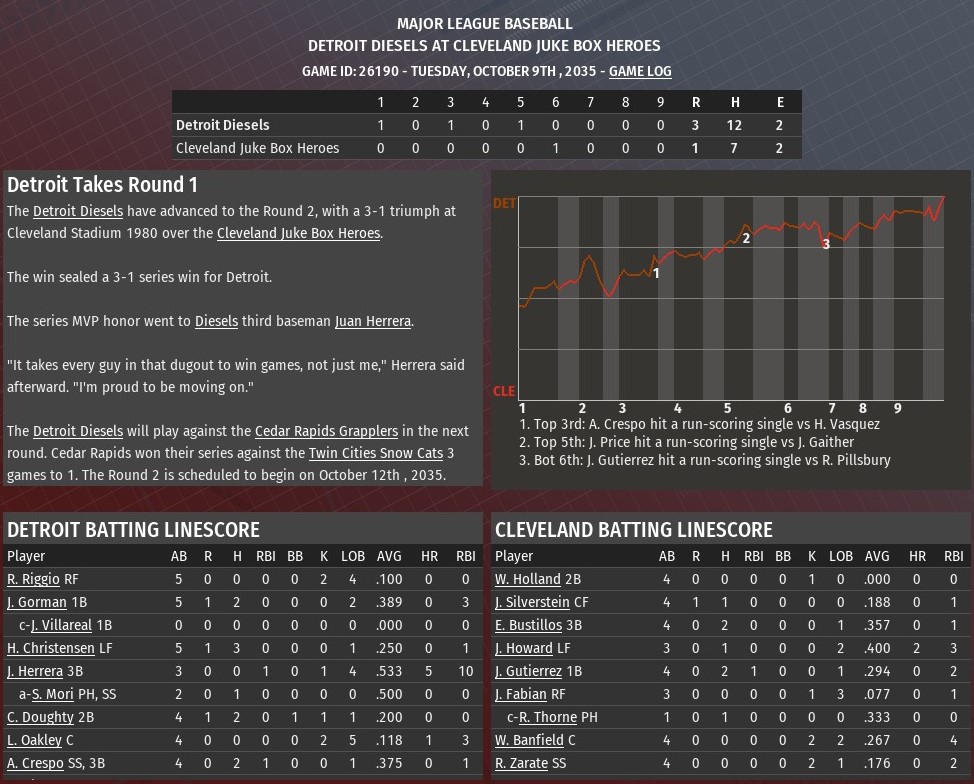The width and height of the screenshot is (974, 784).
Task: Open R. Zarate's player page
Action: coord(521,763)
